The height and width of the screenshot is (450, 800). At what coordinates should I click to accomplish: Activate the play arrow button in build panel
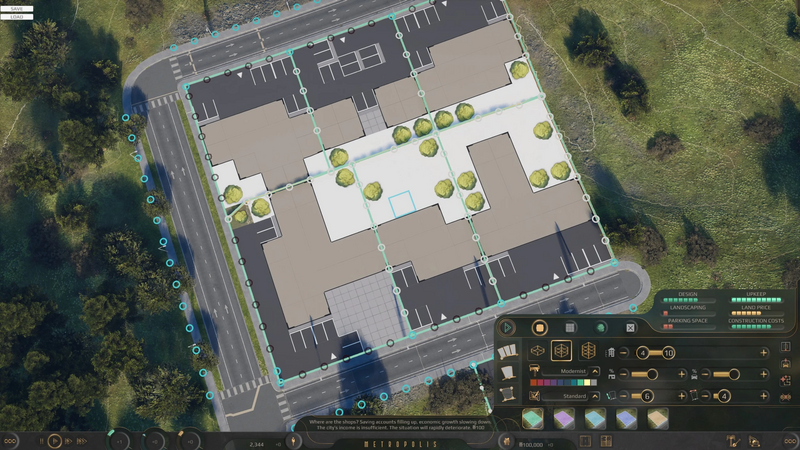(x=508, y=327)
